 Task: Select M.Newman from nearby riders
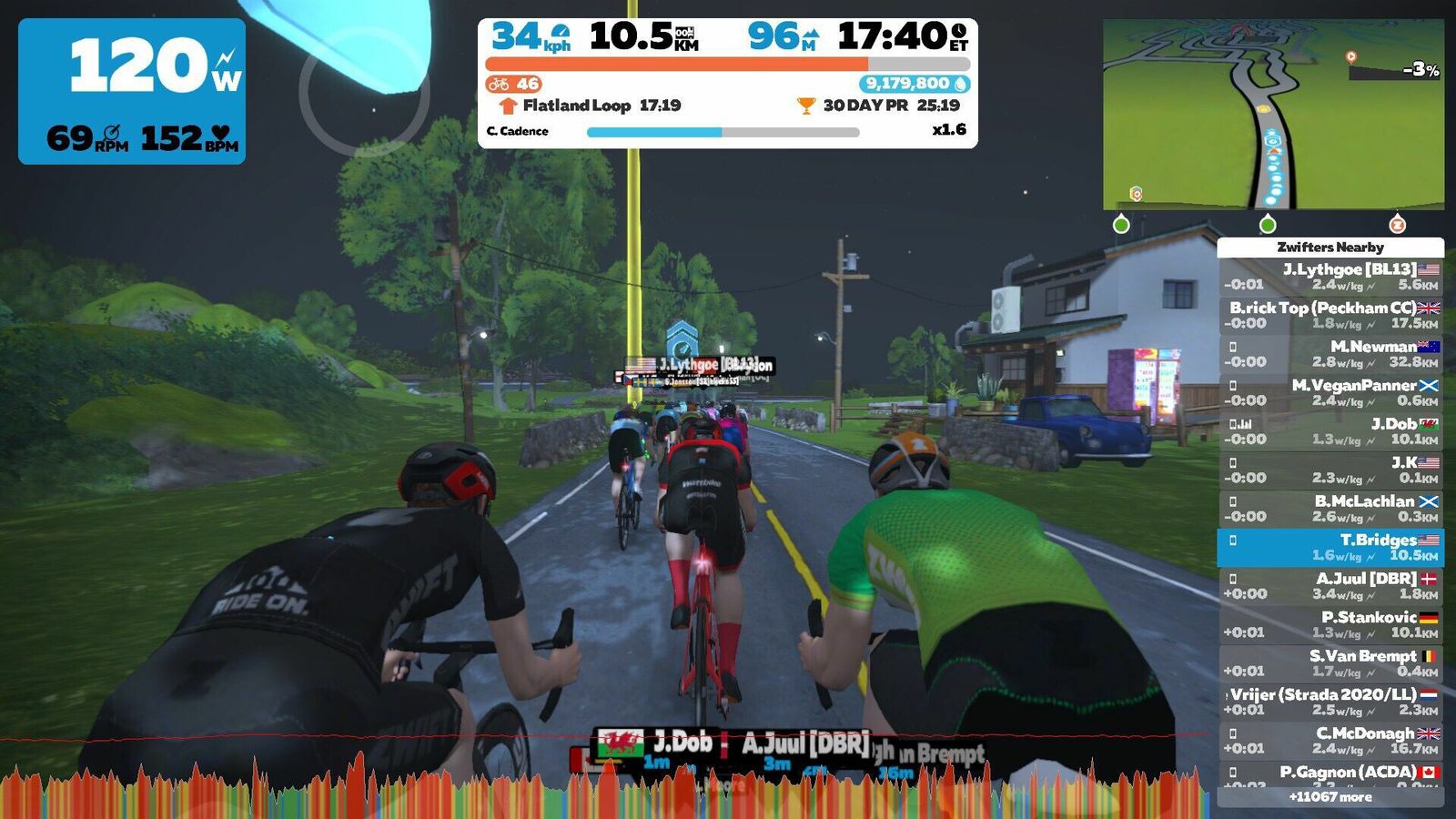pos(1330,354)
